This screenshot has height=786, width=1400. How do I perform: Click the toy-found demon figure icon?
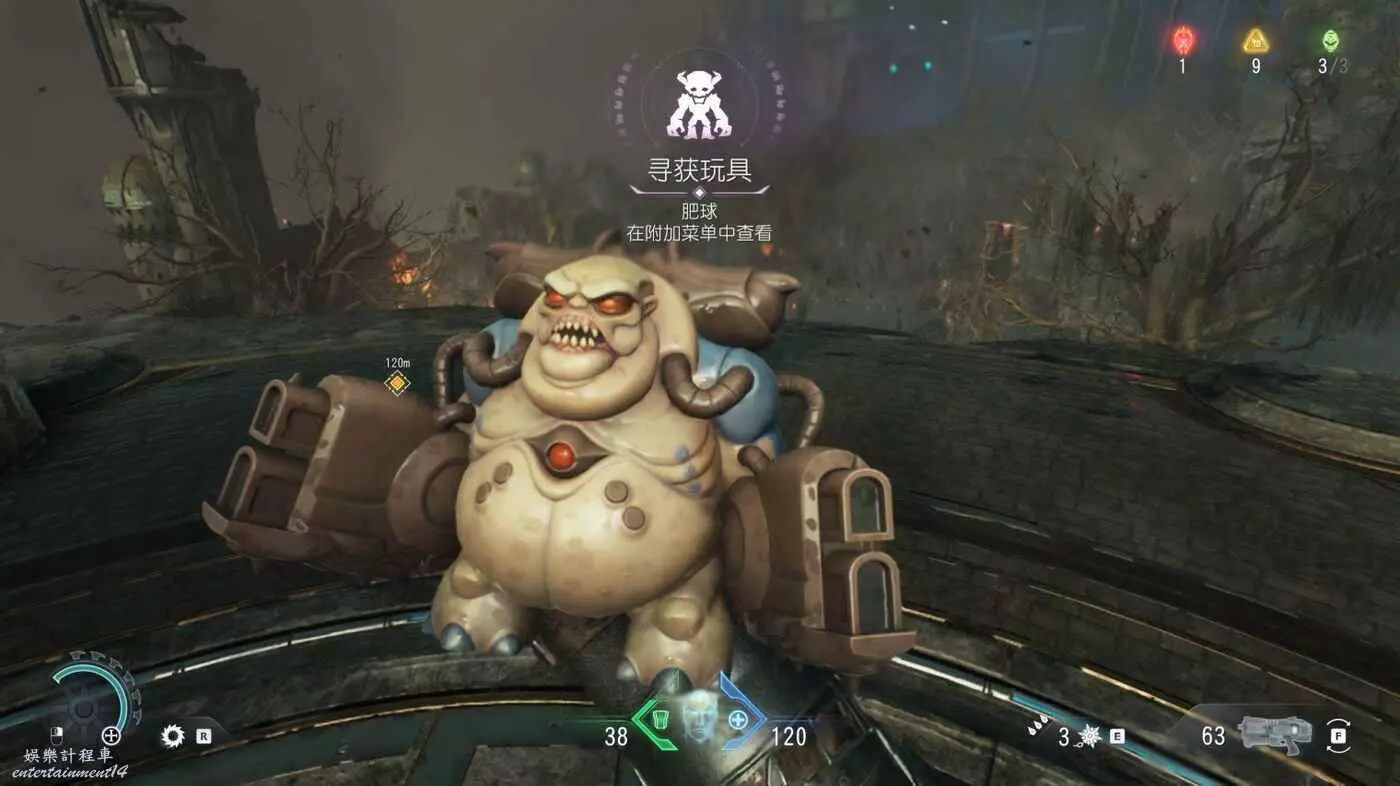click(699, 104)
